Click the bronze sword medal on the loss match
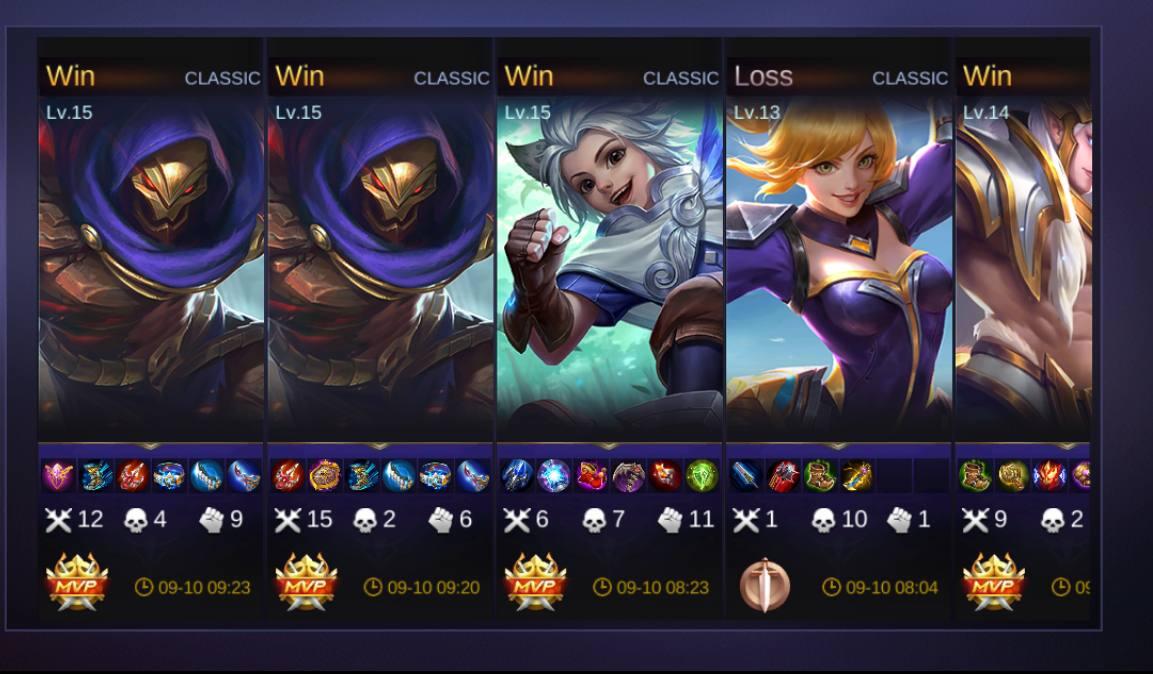This screenshot has height=674, width=1153. 765,585
